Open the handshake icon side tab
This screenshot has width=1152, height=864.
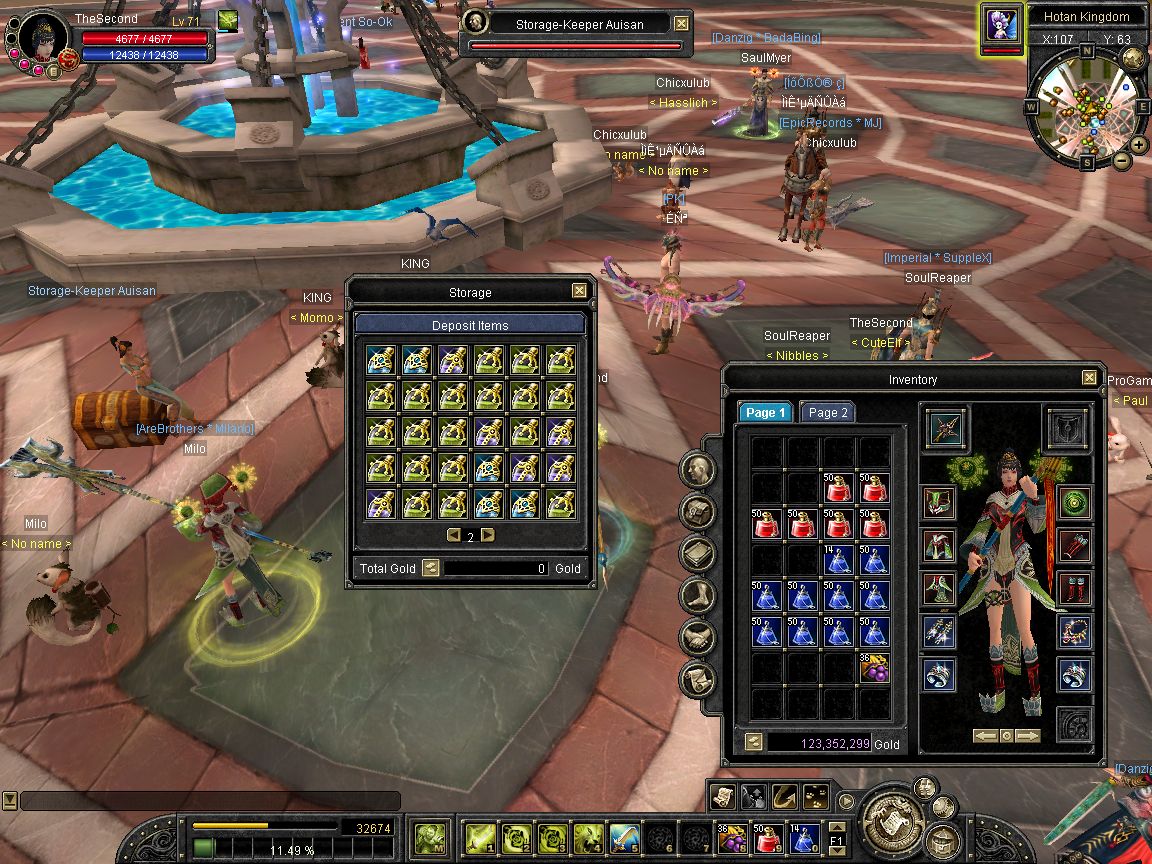point(697,637)
